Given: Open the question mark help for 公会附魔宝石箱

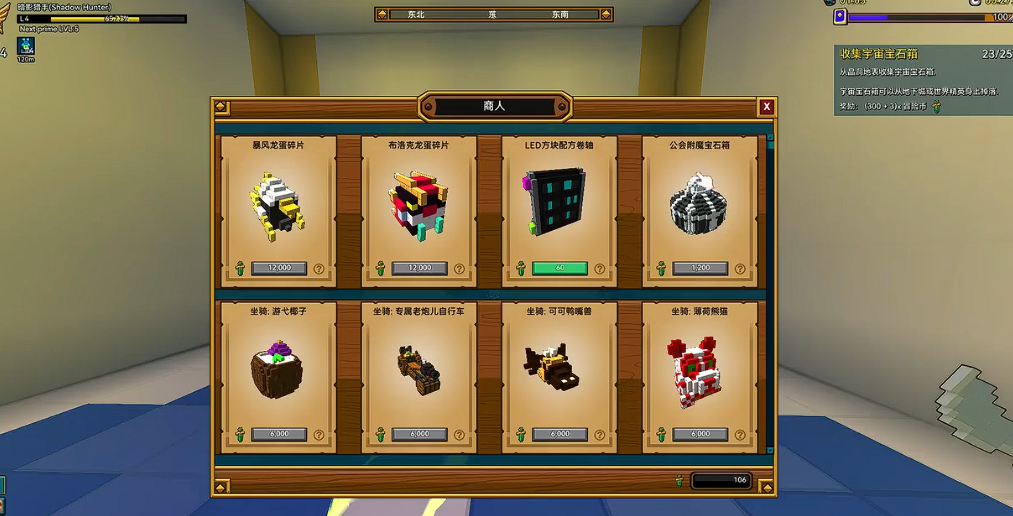Looking at the screenshot, I should click(x=740, y=268).
